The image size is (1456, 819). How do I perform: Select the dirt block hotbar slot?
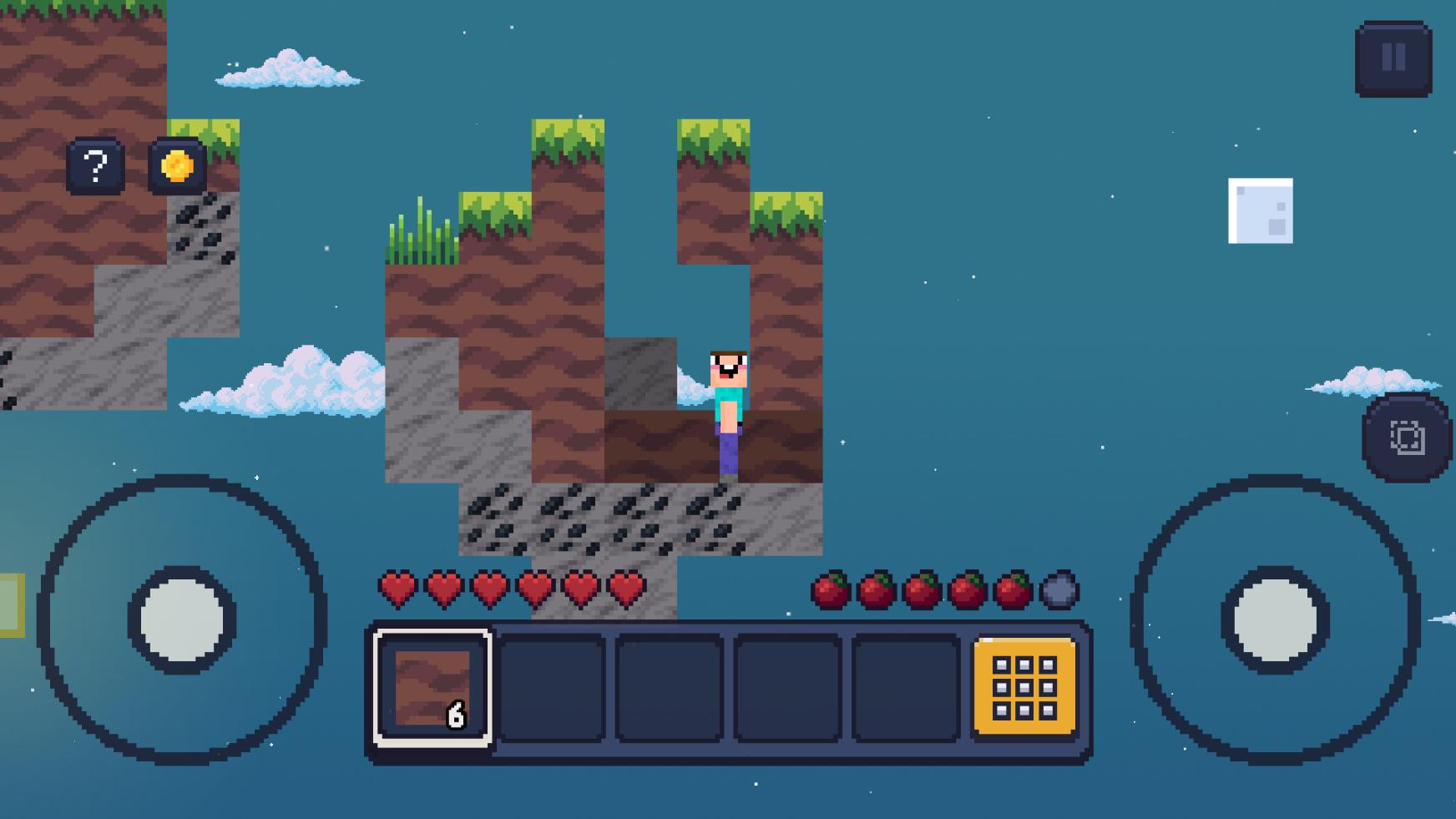click(432, 688)
